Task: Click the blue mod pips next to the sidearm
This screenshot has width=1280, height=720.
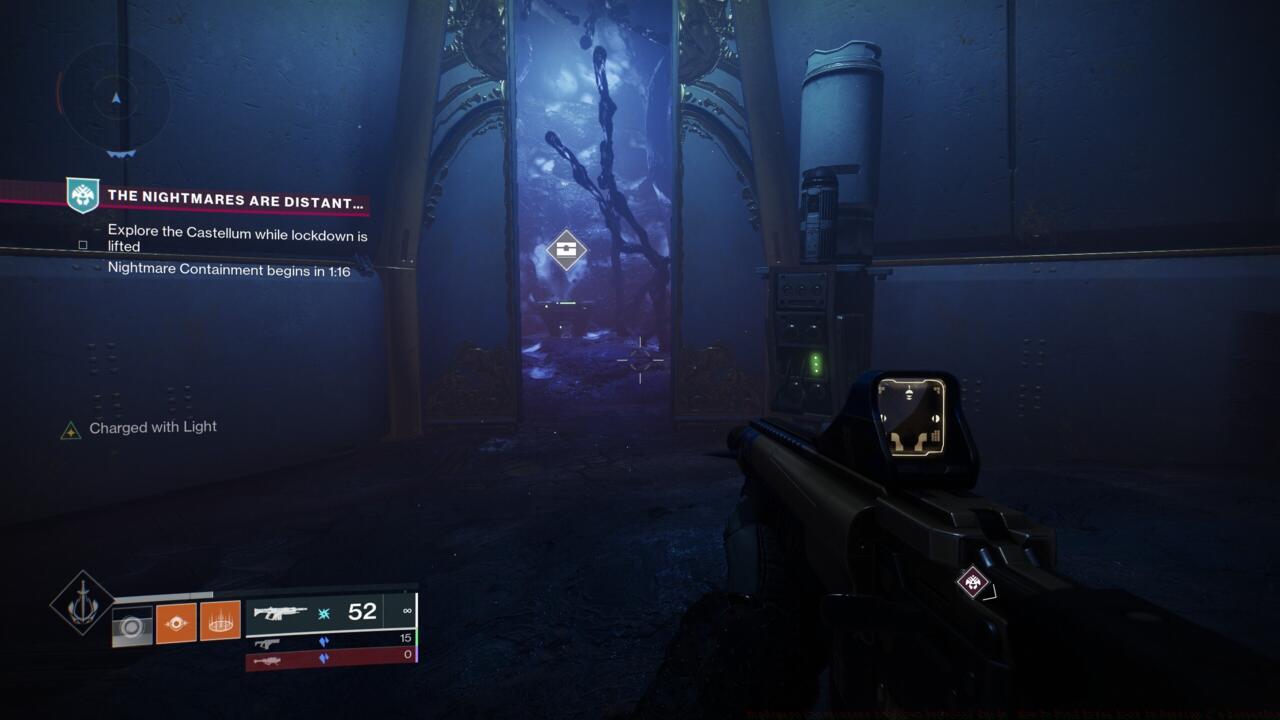Action: (x=324, y=641)
